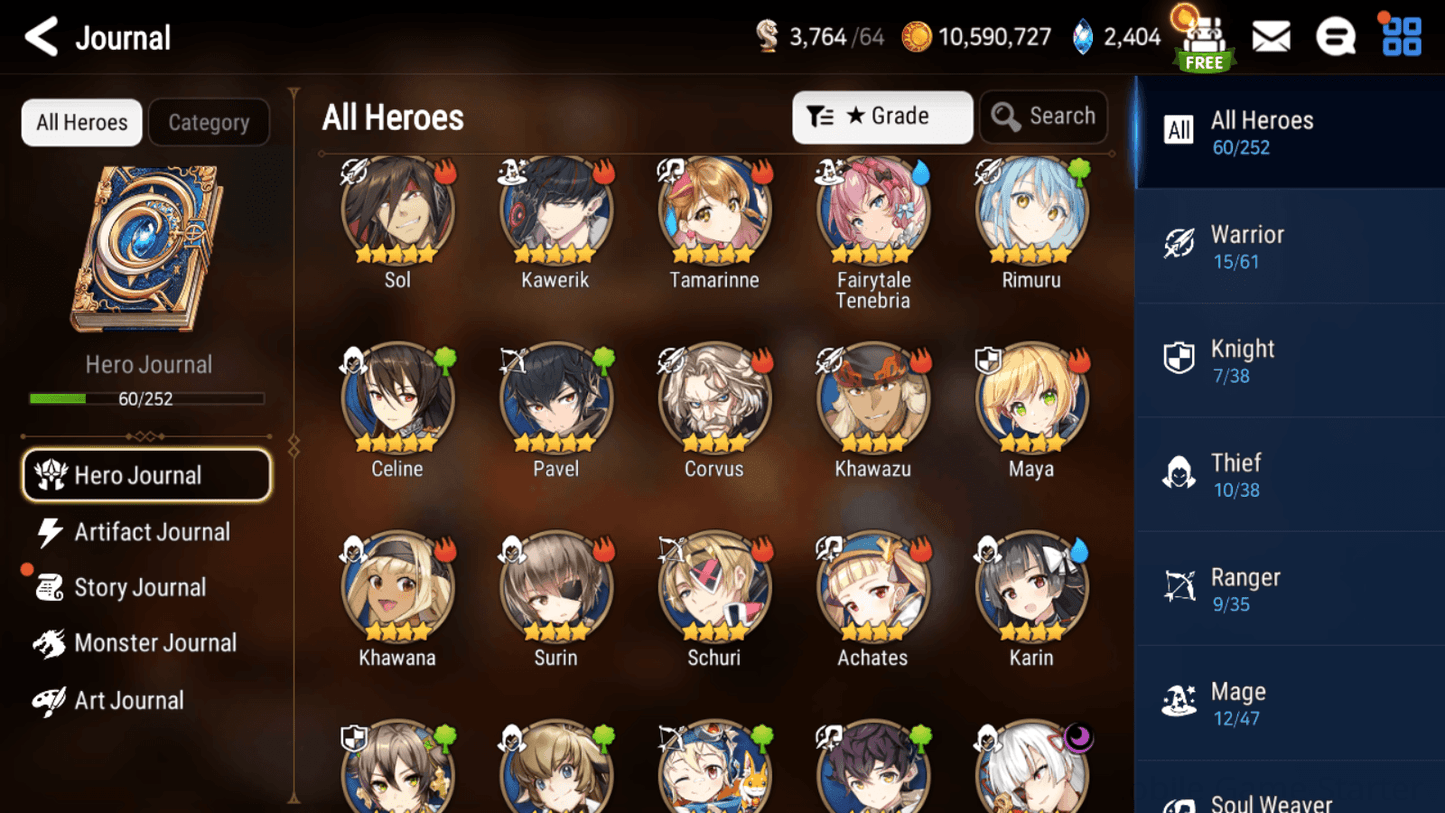The width and height of the screenshot is (1445, 813).
Task: Open the blue grid menu icon
Action: pyautogui.click(x=1400, y=36)
